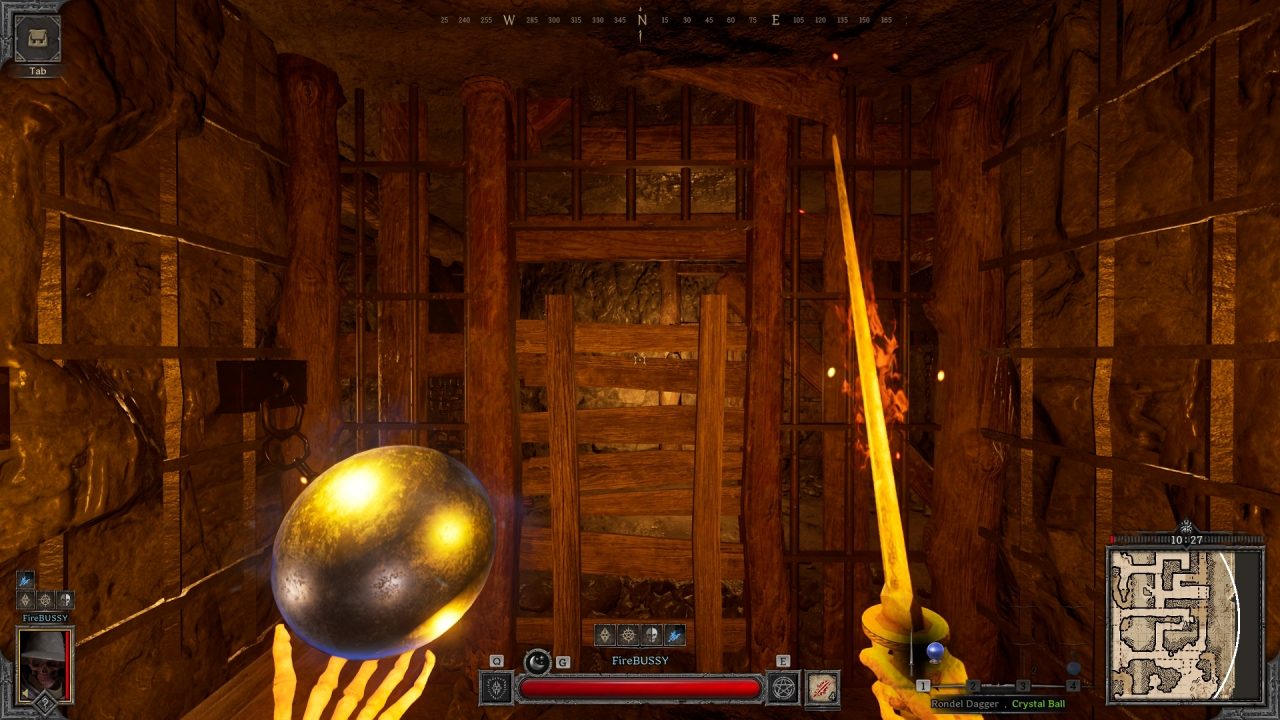Click the crescent moon orb beside the G key
1280x720 pixels.
point(536,661)
